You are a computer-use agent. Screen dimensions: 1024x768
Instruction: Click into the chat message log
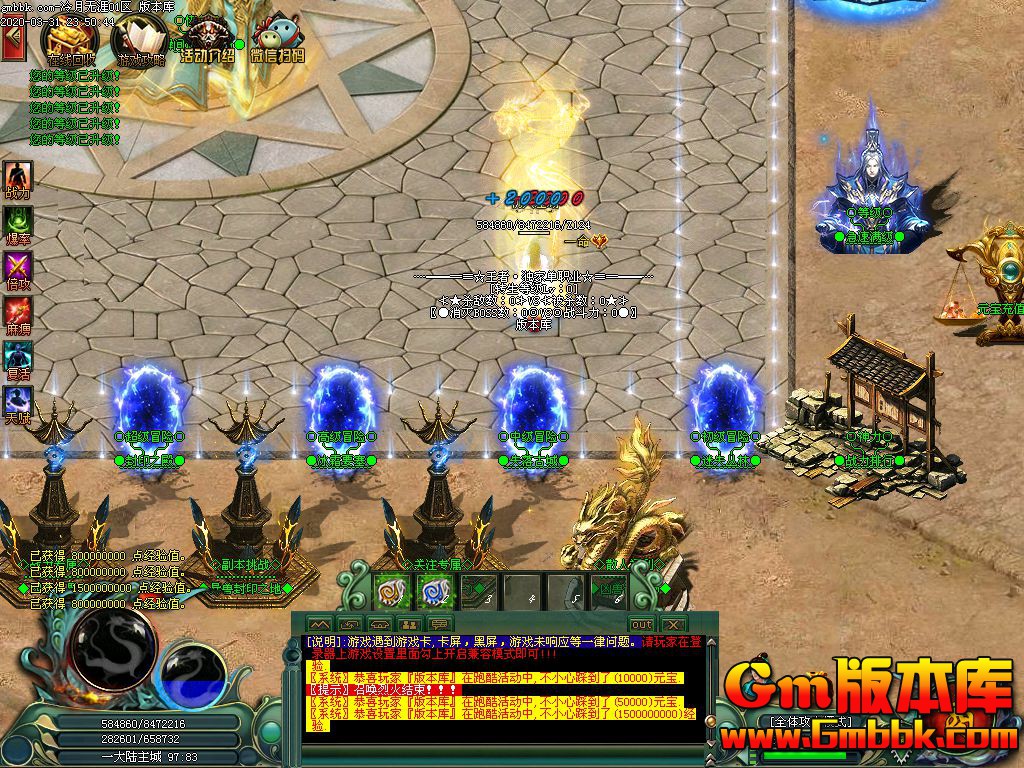pyautogui.click(x=500, y=690)
